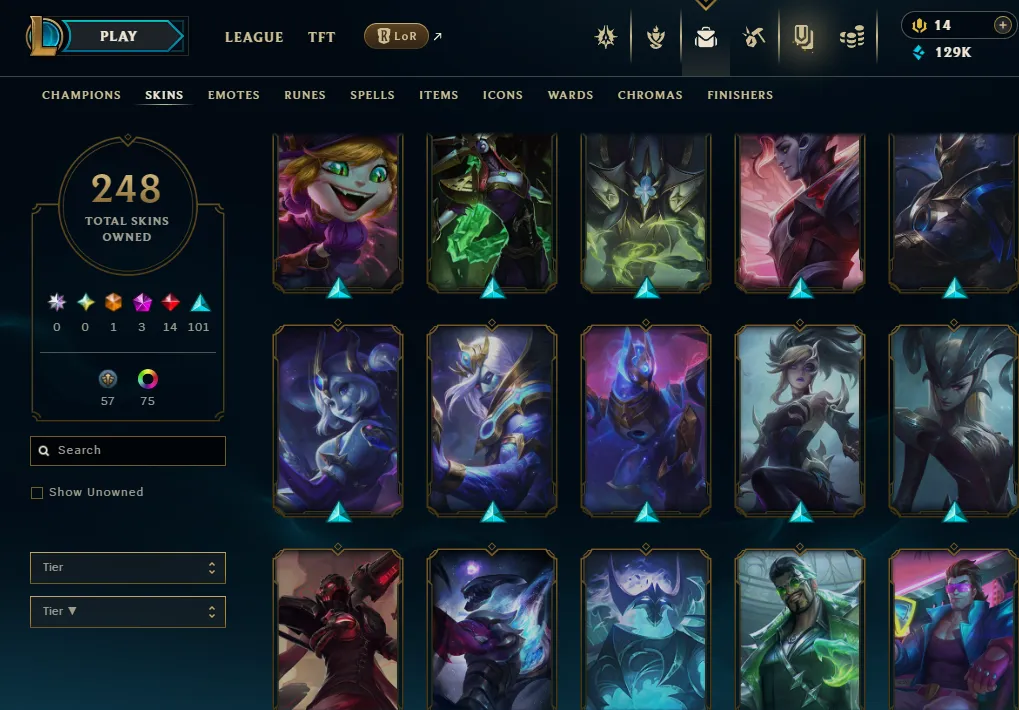This screenshot has width=1019, height=710.
Task: Switch to the Champions collection tab
Action: coord(81,95)
